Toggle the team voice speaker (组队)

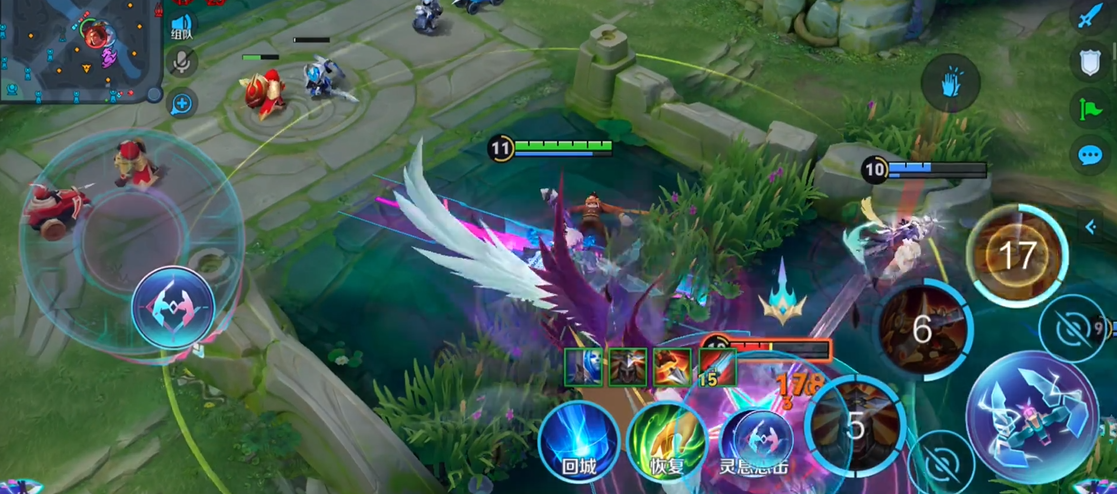(182, 25)
